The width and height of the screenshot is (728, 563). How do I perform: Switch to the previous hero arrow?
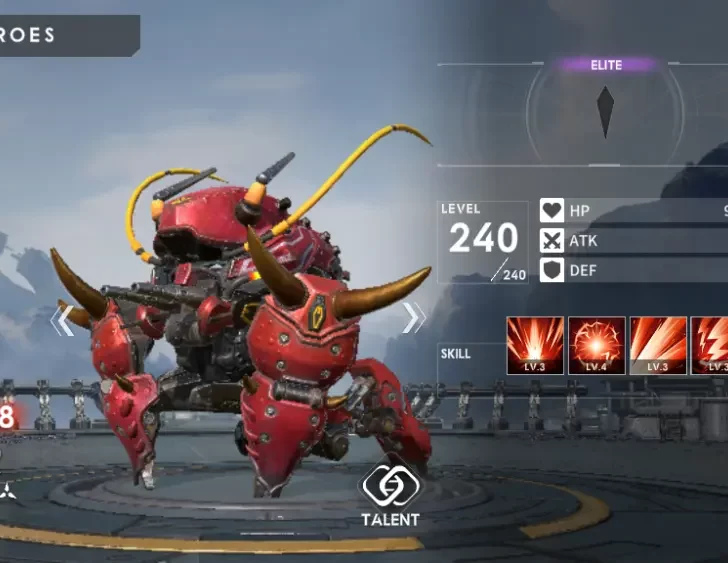(x=62, y=320)
